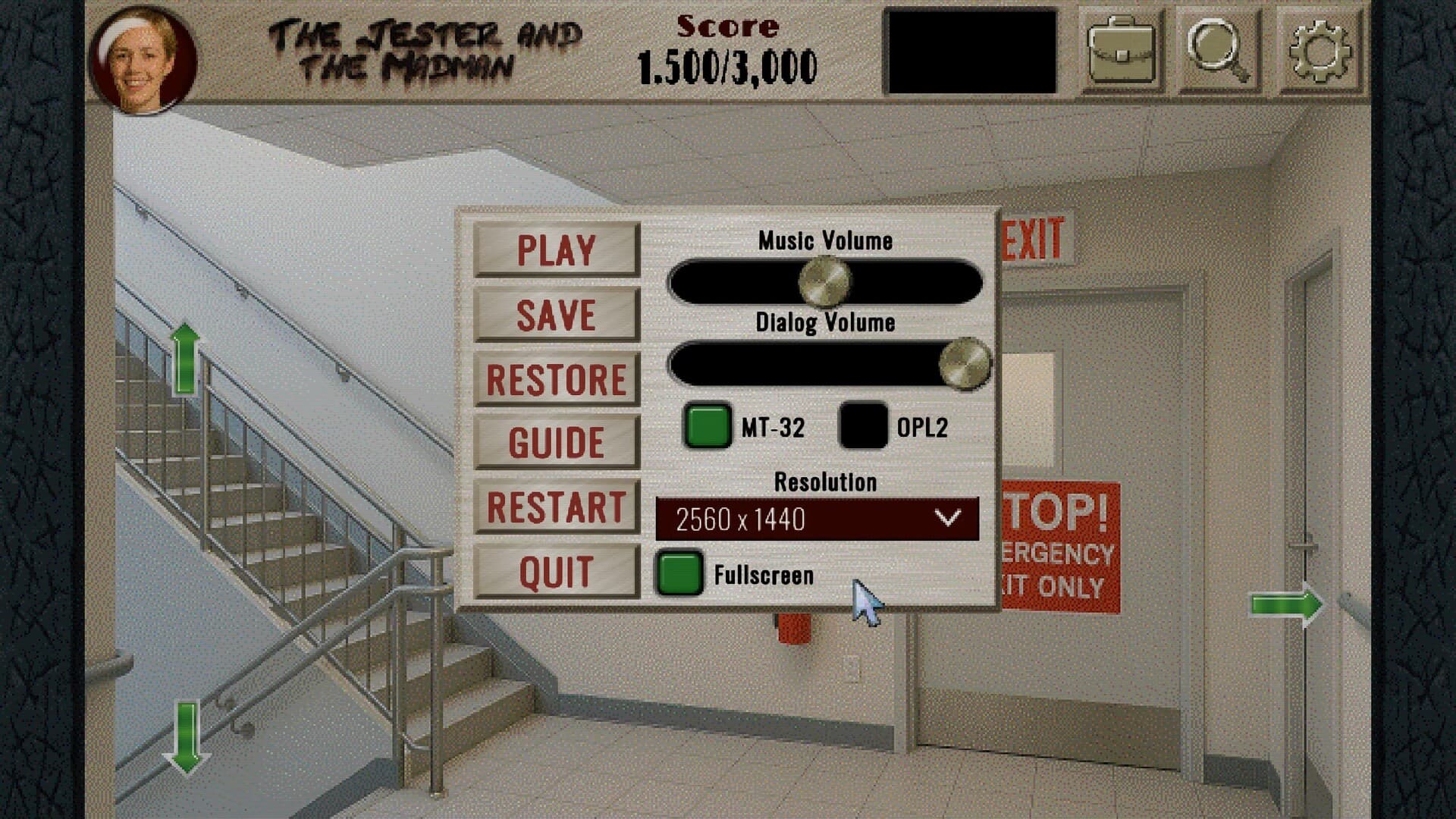Screen dimensions: 1456x819
Task: Enable the OPL2 sound option
Action: [x=863, y=427]
